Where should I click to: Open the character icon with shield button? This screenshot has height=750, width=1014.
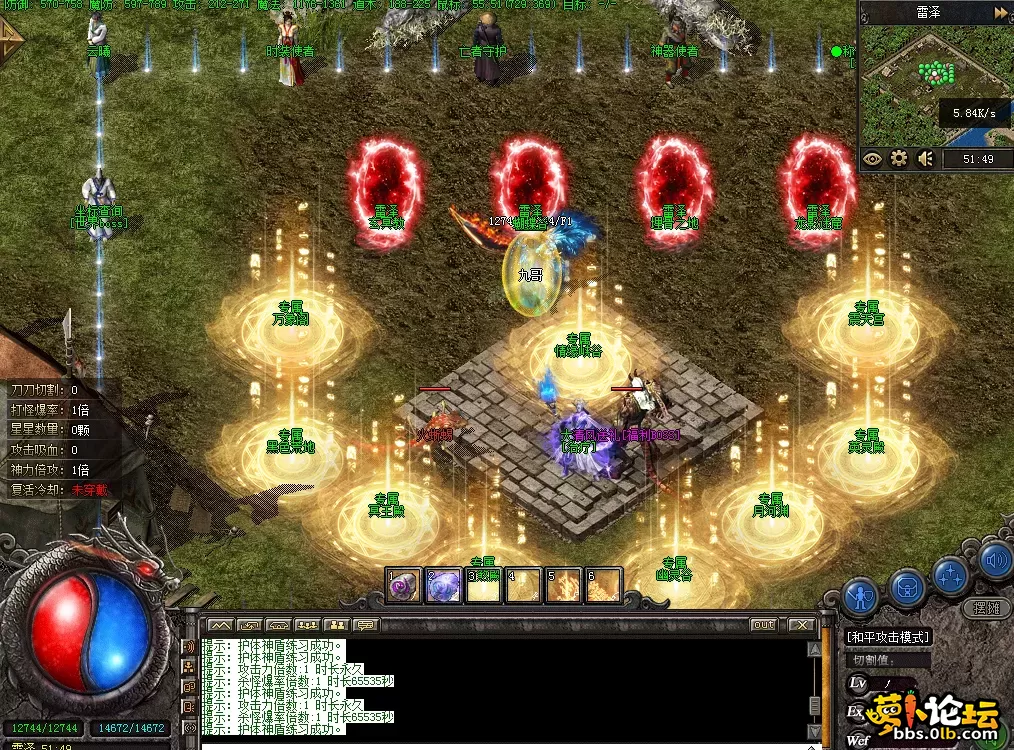click(x=859, y=597)
